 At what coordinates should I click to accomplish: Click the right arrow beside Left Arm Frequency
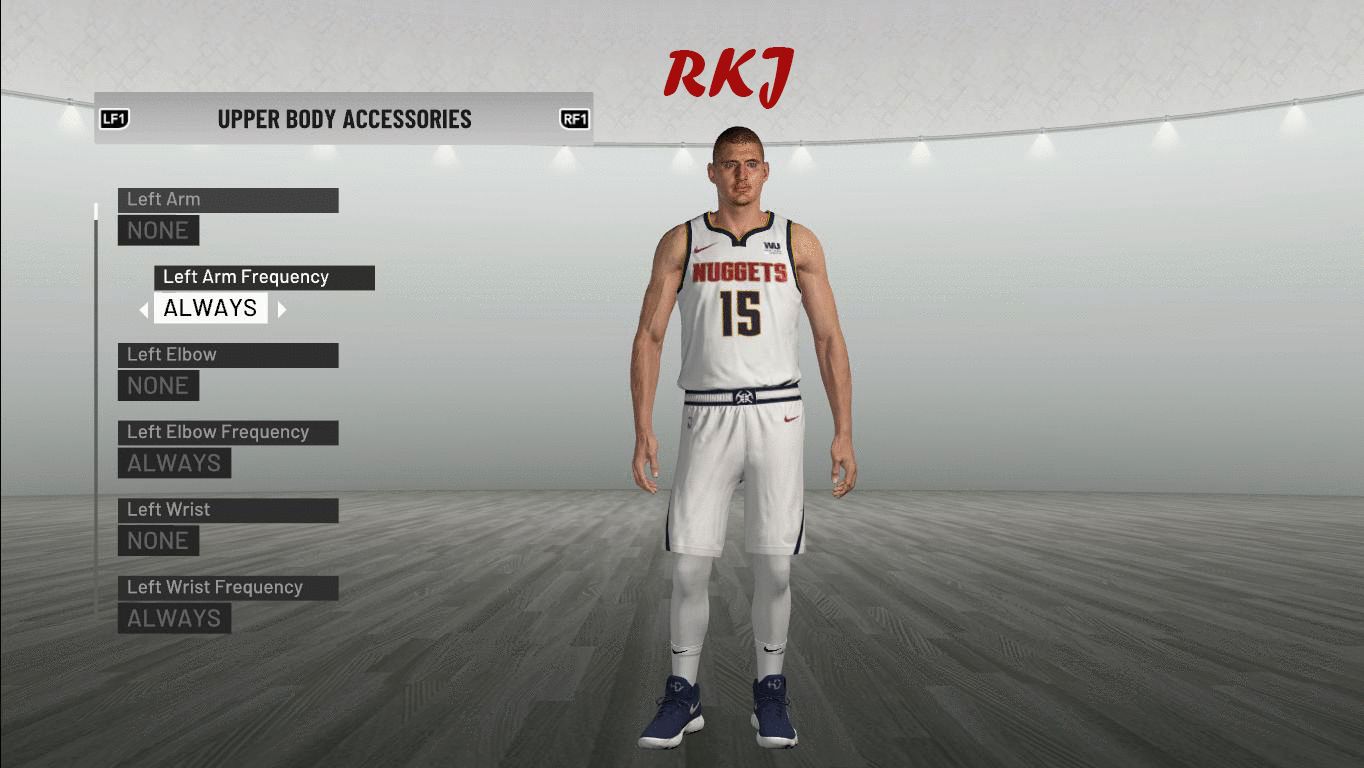click(282, 309)
